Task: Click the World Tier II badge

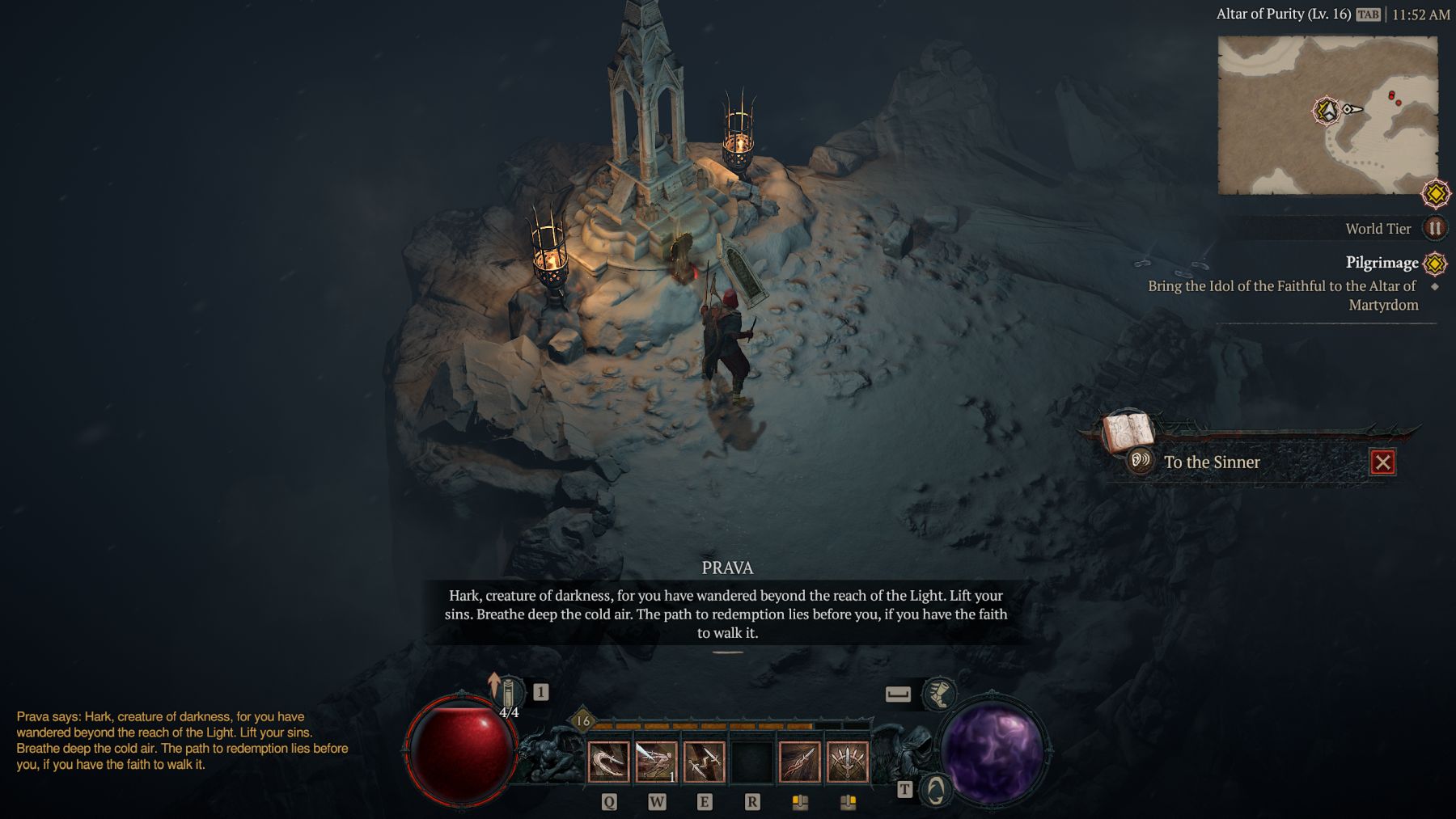Action: (x=1435, y=229)
